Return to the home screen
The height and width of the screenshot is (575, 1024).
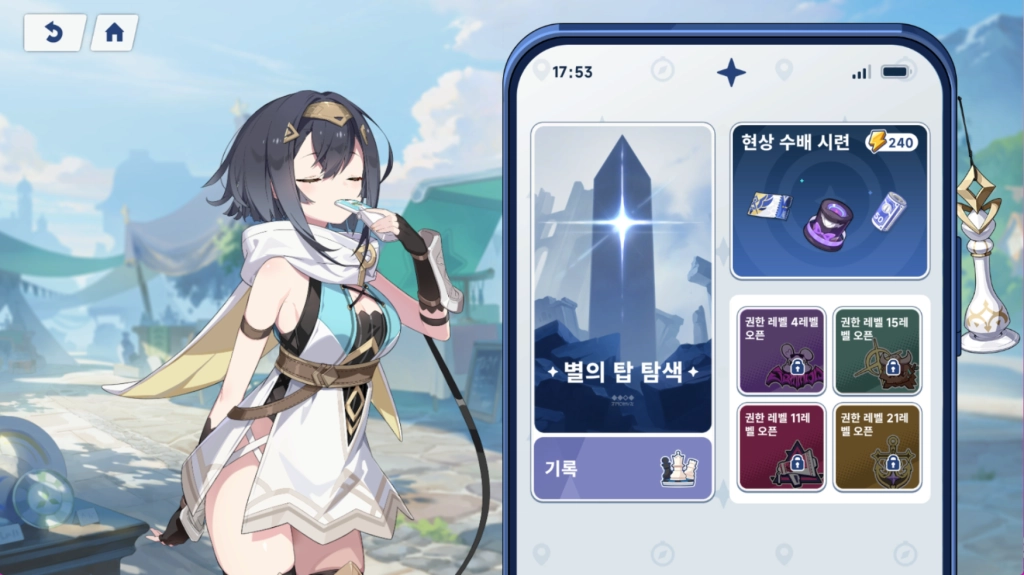point(114,33)
